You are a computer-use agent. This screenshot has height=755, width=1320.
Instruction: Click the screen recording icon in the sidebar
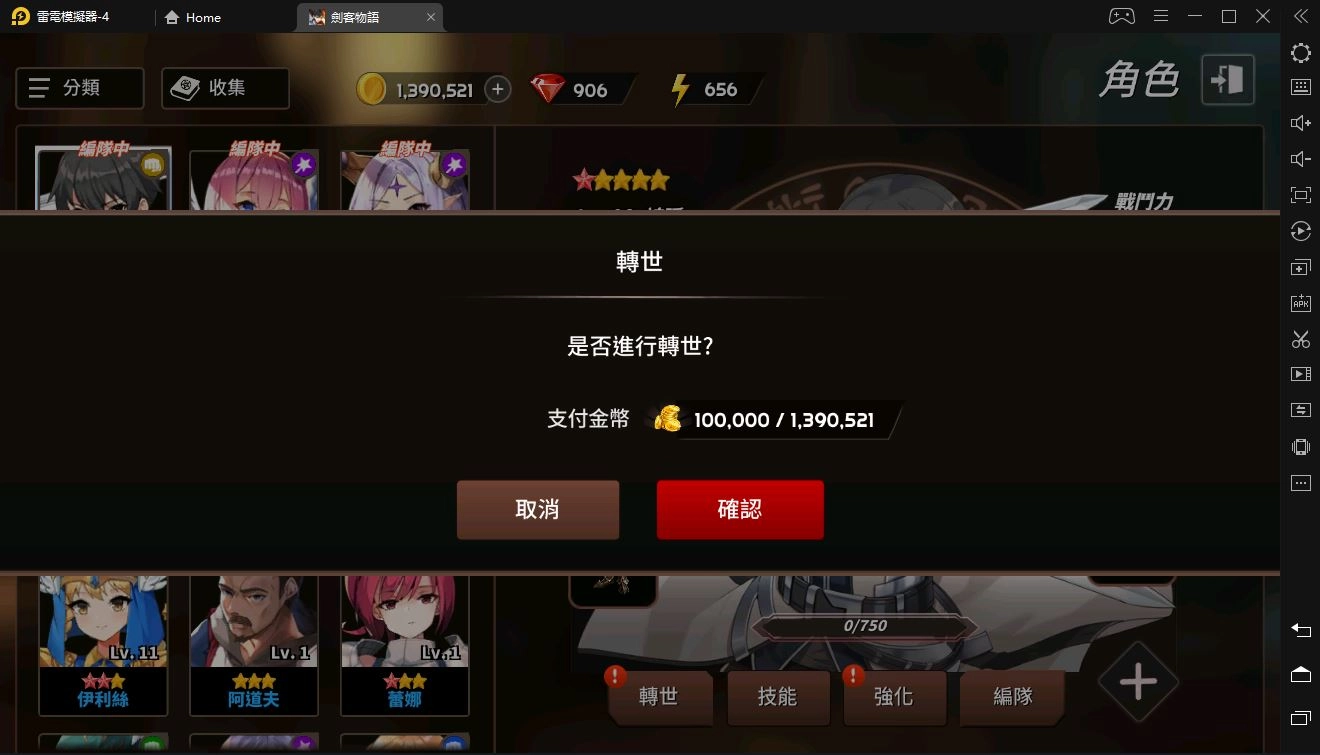coord(1299,373)
